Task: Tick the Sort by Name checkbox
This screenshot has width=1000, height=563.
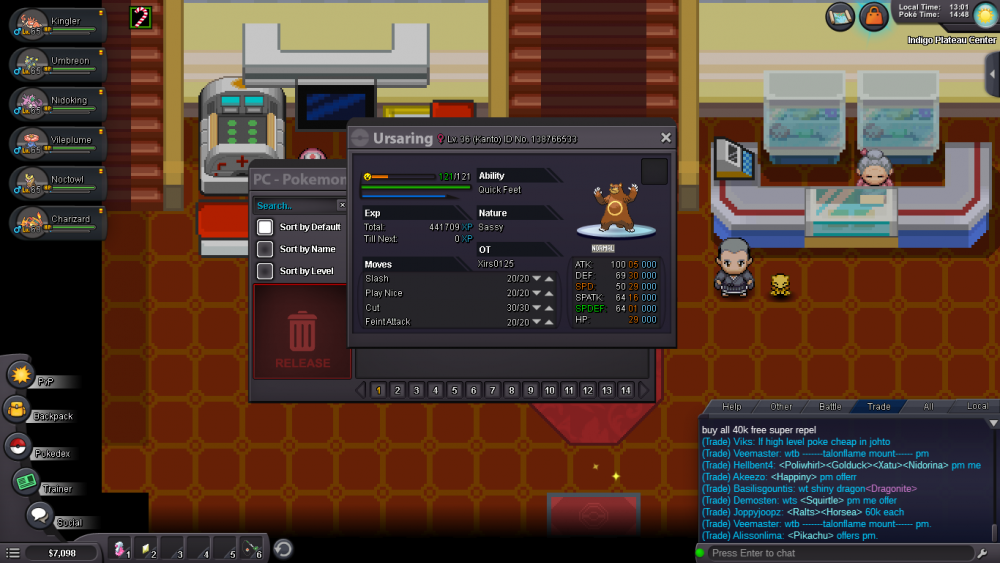Action: coord(265,249)
